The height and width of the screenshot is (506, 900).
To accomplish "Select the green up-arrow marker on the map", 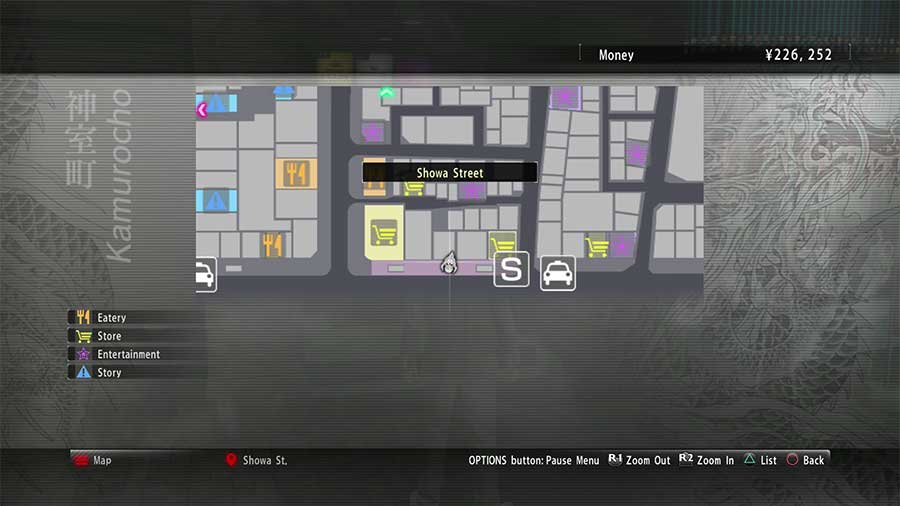I will [386, 93].
